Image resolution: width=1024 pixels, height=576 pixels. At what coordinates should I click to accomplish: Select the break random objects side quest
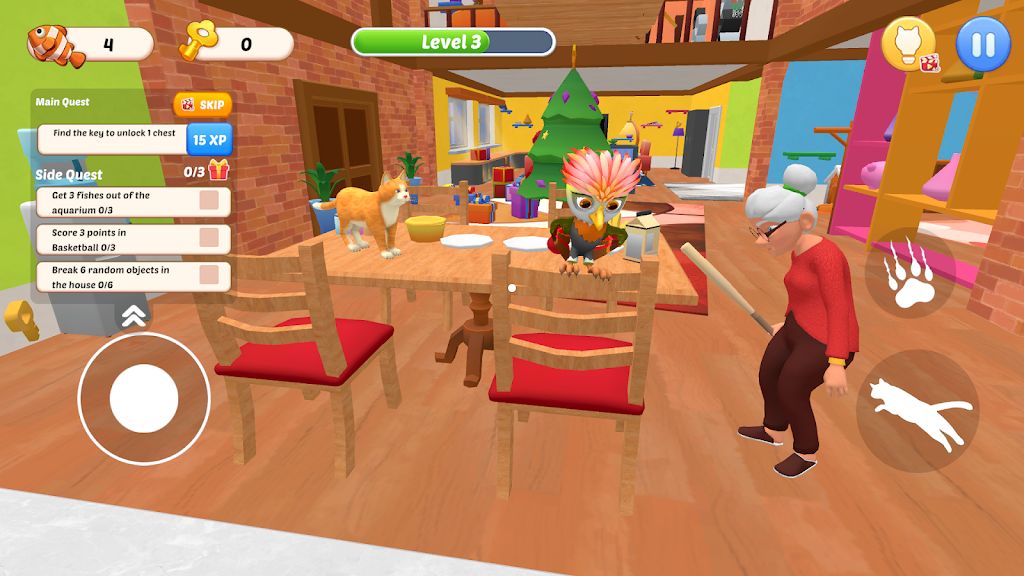[x=133, y=277]
